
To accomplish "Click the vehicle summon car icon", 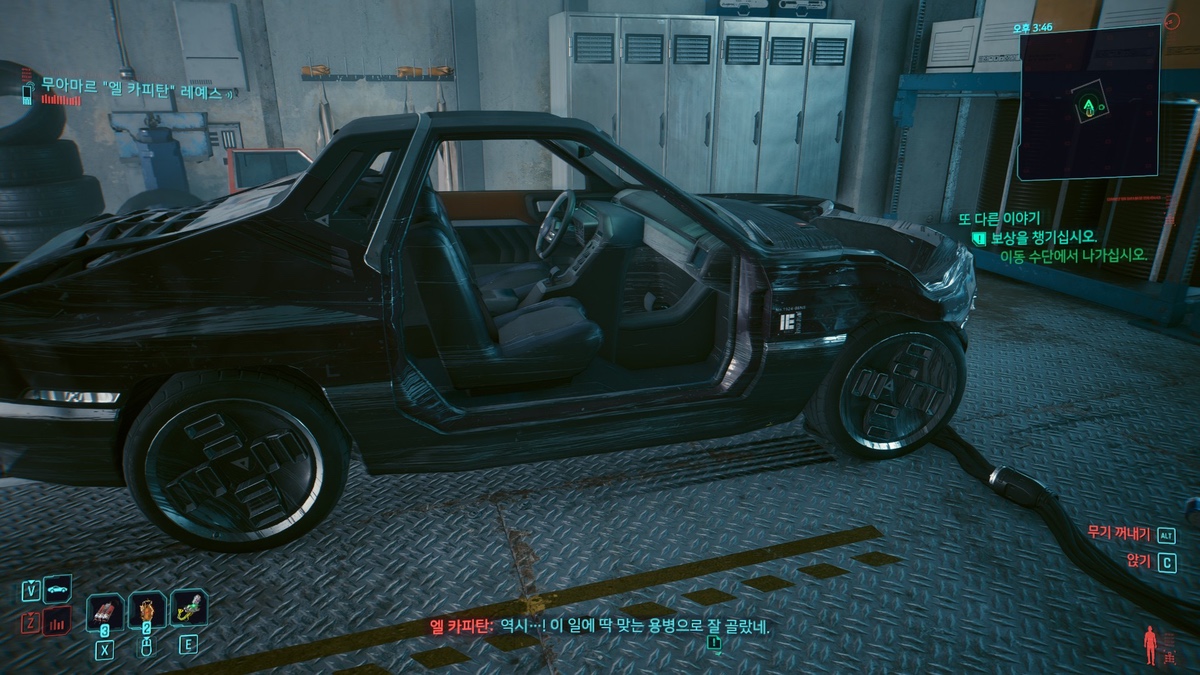I will [58, 589].
